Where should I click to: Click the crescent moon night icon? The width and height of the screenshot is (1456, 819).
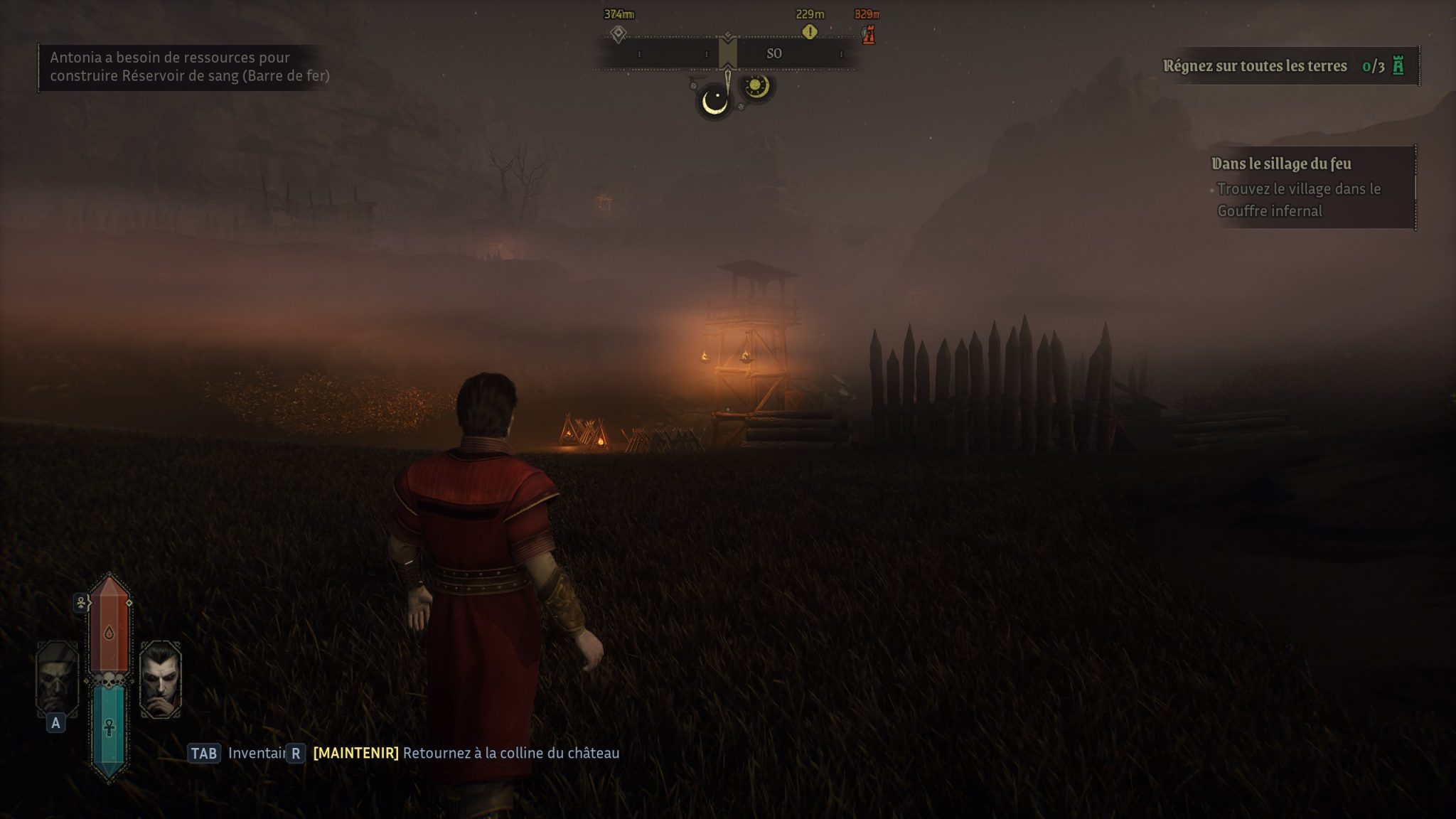point(714,101)
